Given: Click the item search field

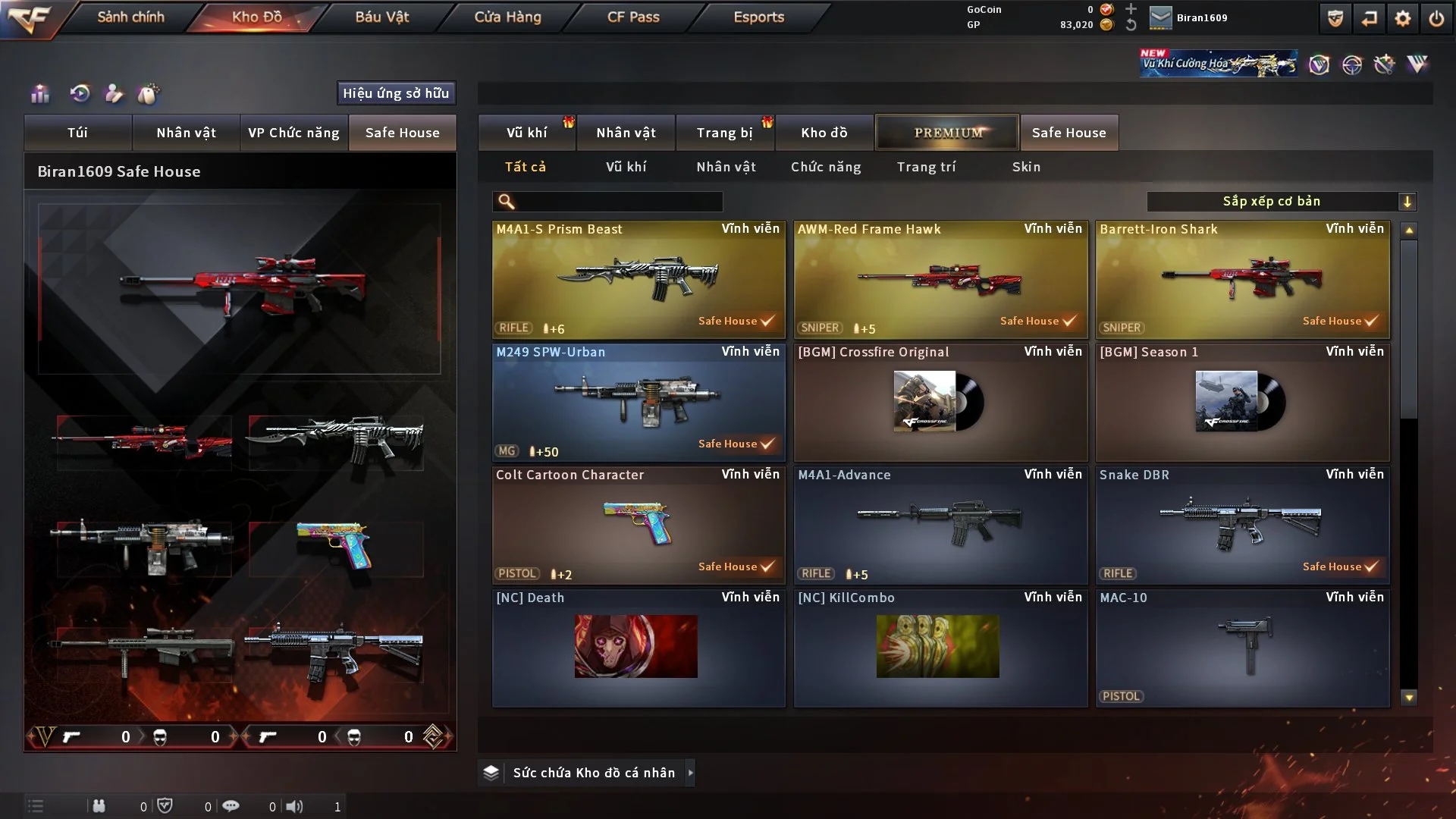Looking at the screenshot, I should point(618,202).
